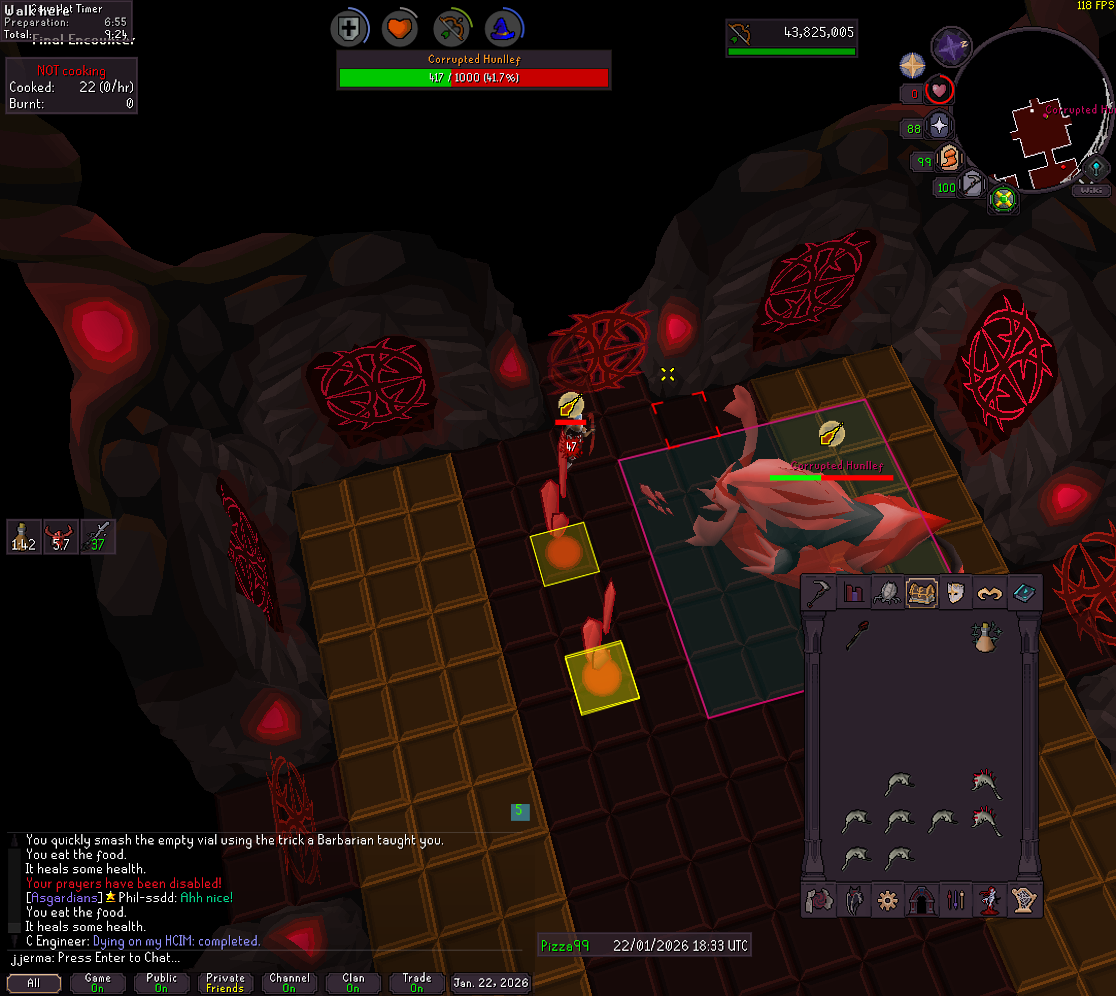Select the All chat filter
1116x996 pixels.
point(34,983)
